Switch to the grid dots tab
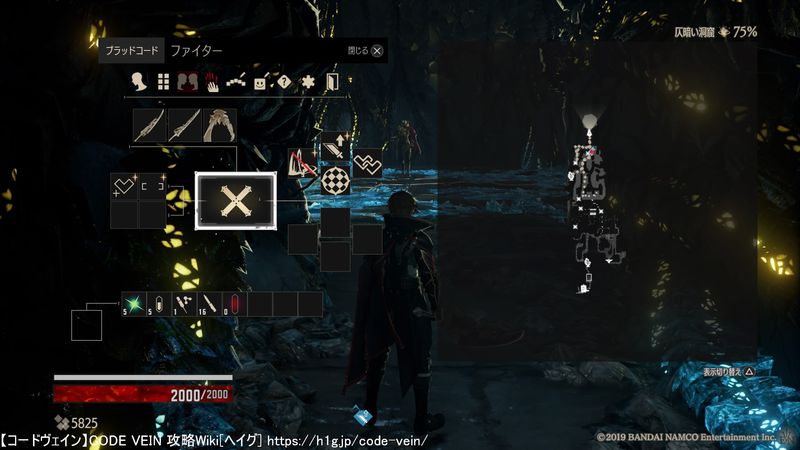This screenshot has width=800, height=450. 164,81
